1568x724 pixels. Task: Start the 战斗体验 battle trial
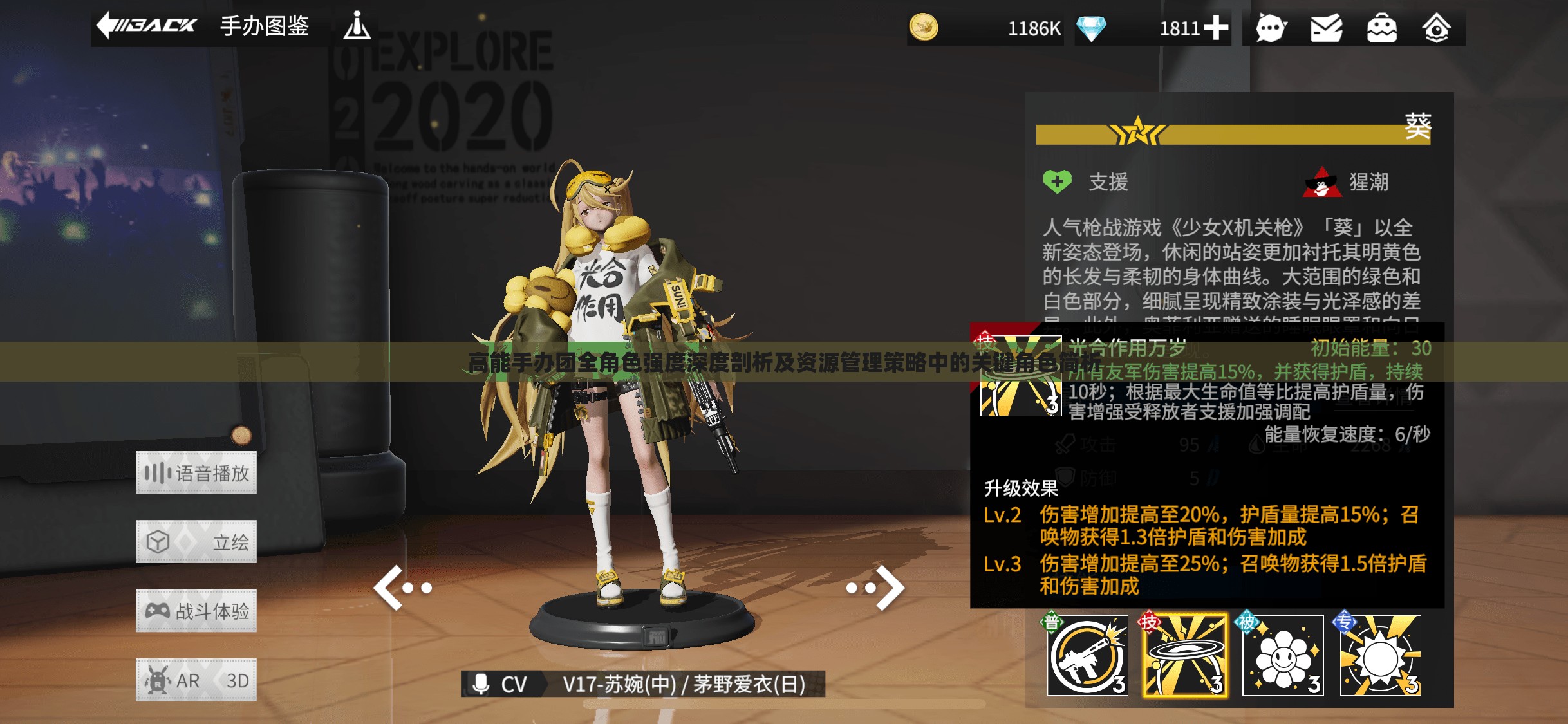pyautogui.click(x=196, y=611)
